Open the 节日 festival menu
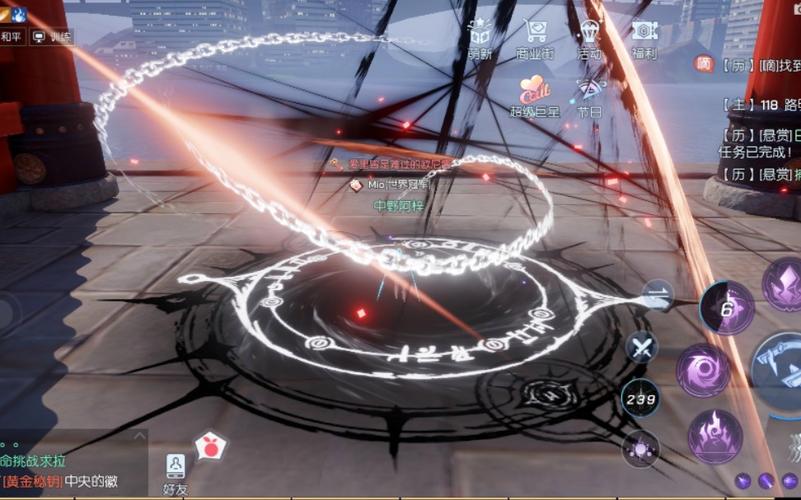Image resolution: width=801 pixels, height=500 pixels. tap(589, 93)
